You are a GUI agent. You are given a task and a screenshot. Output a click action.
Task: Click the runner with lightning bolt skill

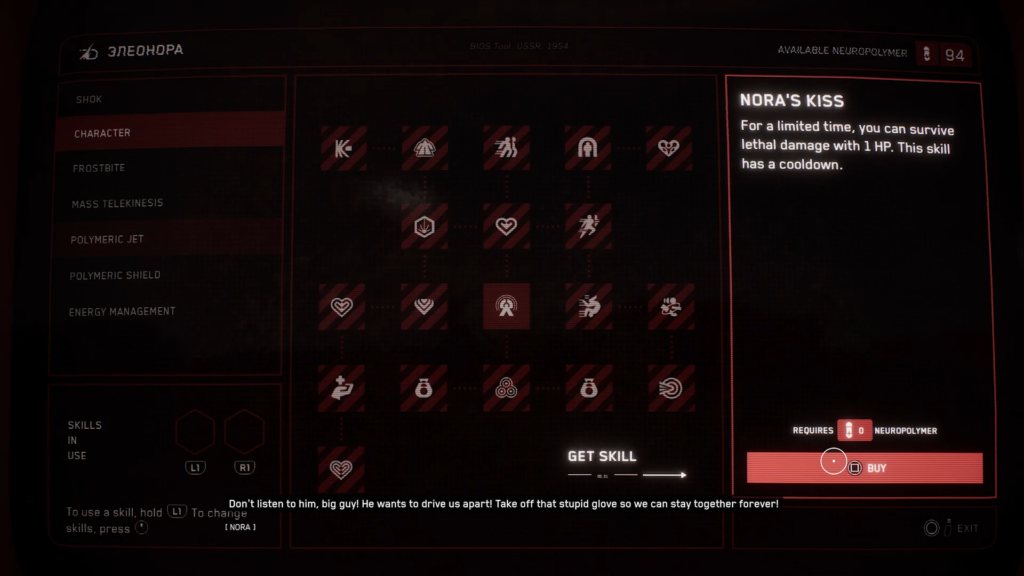point(588,226)
